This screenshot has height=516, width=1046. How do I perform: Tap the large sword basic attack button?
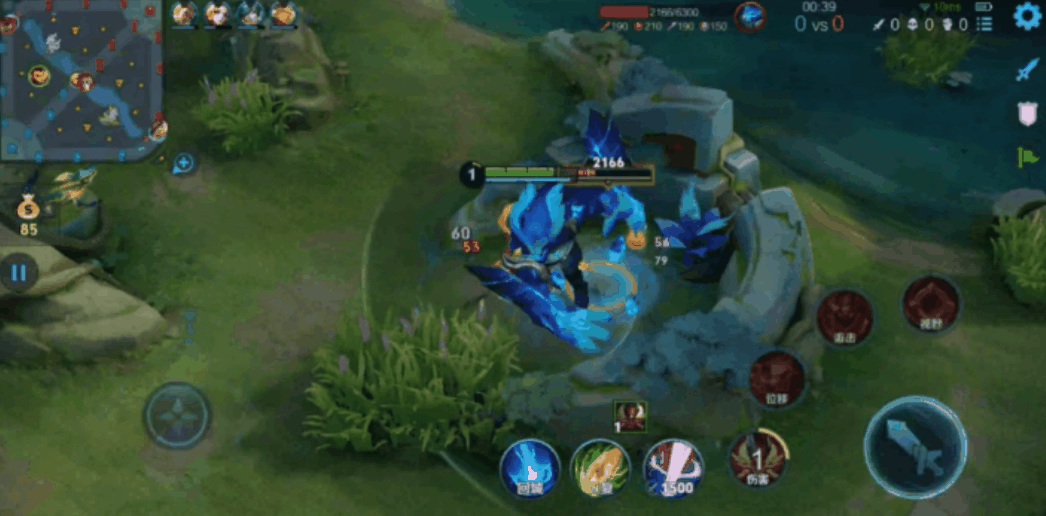point(915,447)
